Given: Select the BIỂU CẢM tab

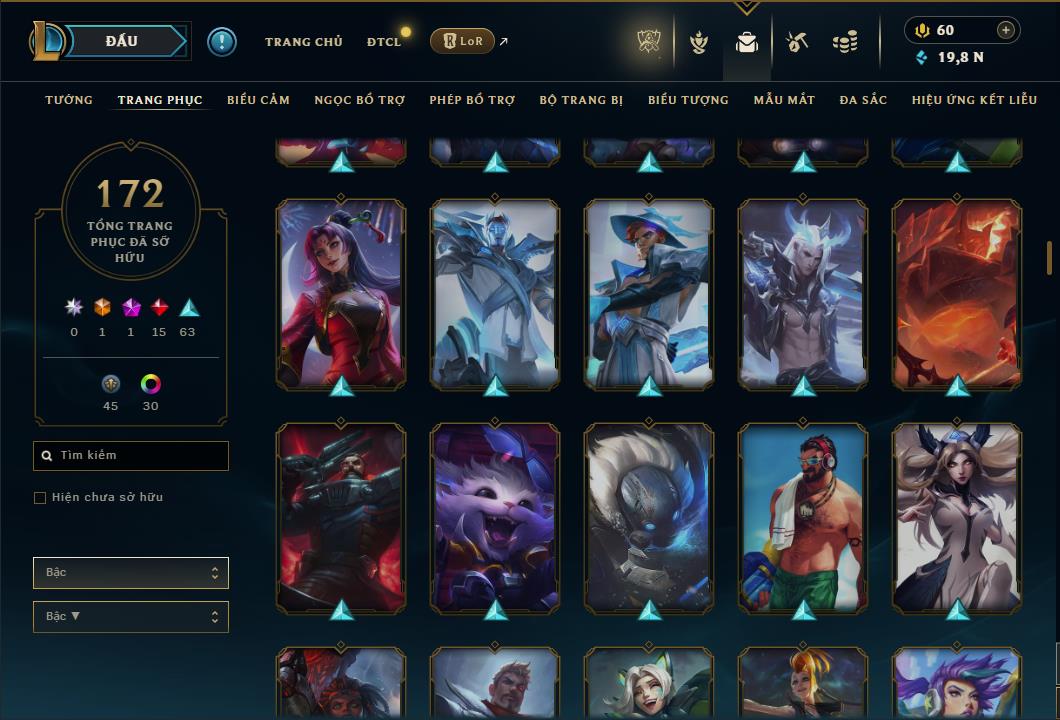Looking at the screenshot, I should tap(258, 100).
